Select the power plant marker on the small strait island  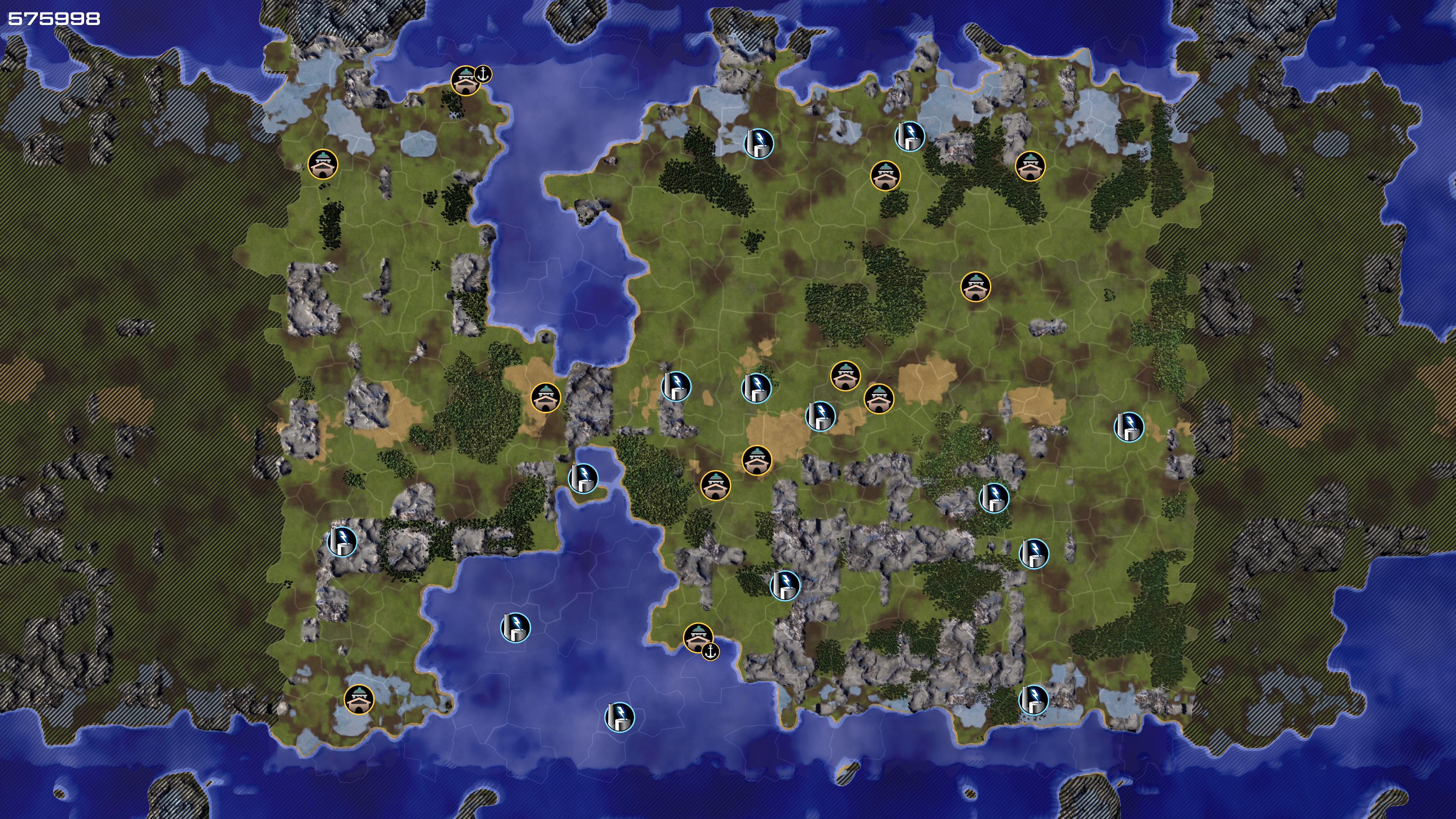(x=583, y=478)
